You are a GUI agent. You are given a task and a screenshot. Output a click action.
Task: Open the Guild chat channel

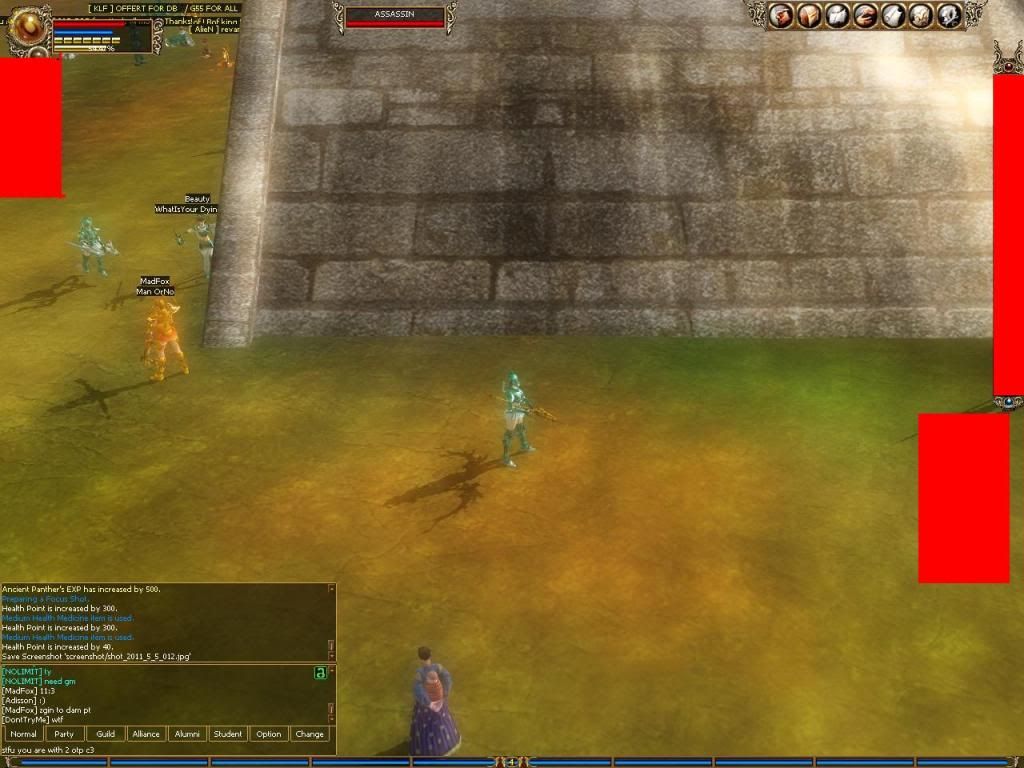tap(105, 734)
